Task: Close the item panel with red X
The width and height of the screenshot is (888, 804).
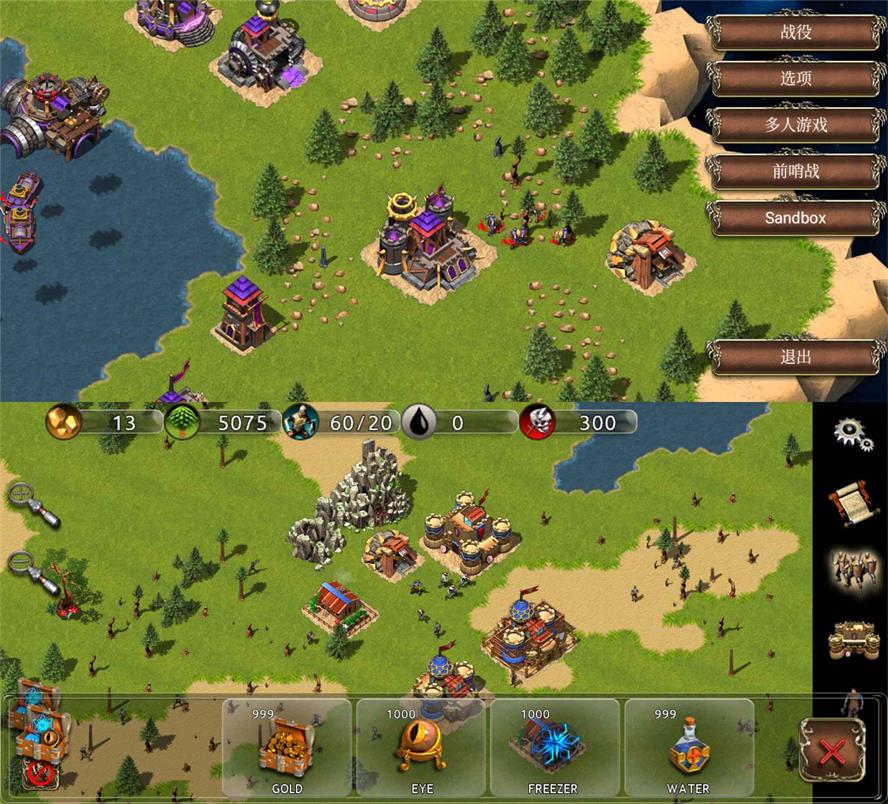Action: (828, 748)
